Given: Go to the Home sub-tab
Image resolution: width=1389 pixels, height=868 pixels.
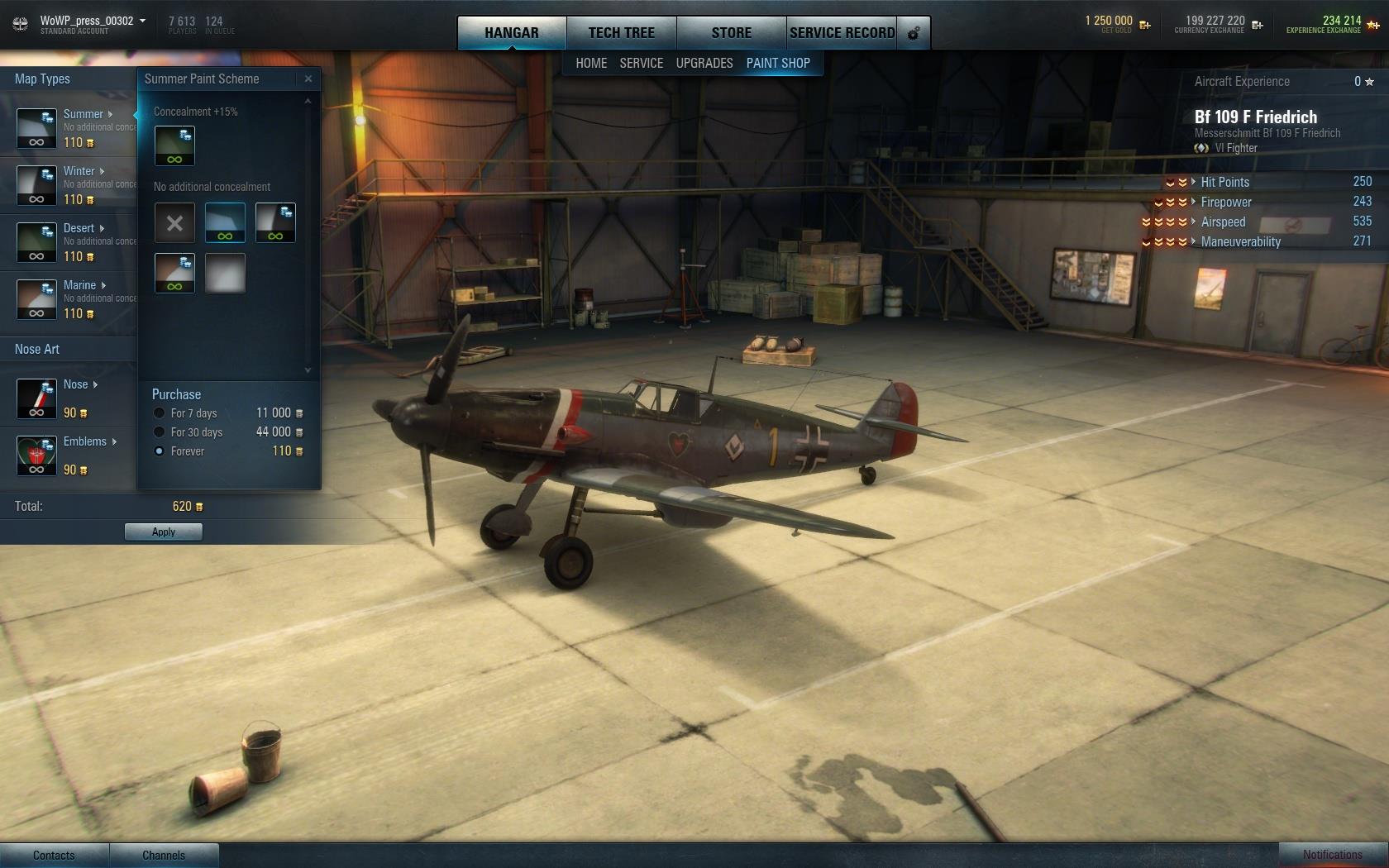Looking at the screenshot, I should point(591,63).
